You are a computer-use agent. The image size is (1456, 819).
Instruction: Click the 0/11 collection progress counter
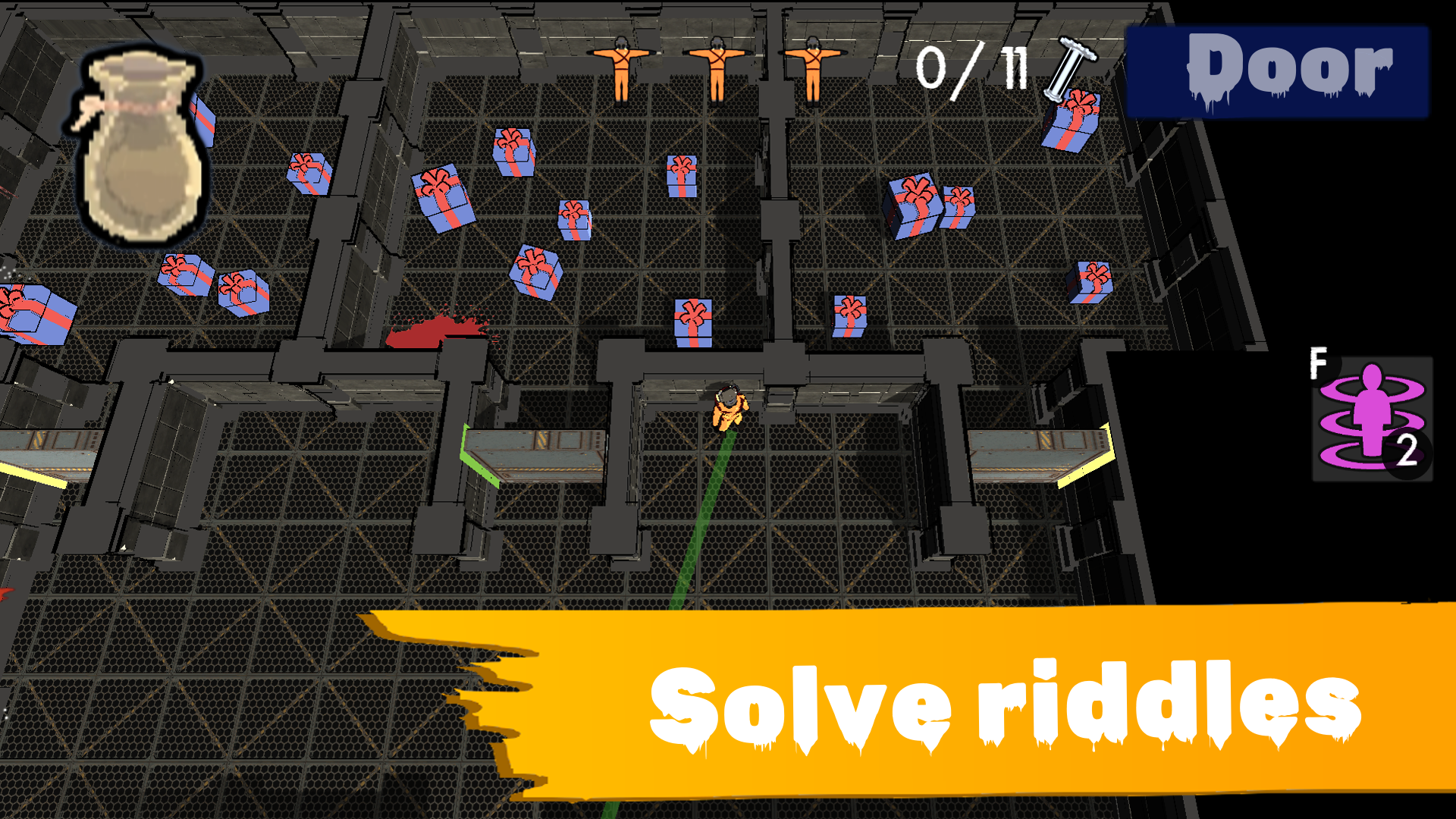(x=971, y=68)
